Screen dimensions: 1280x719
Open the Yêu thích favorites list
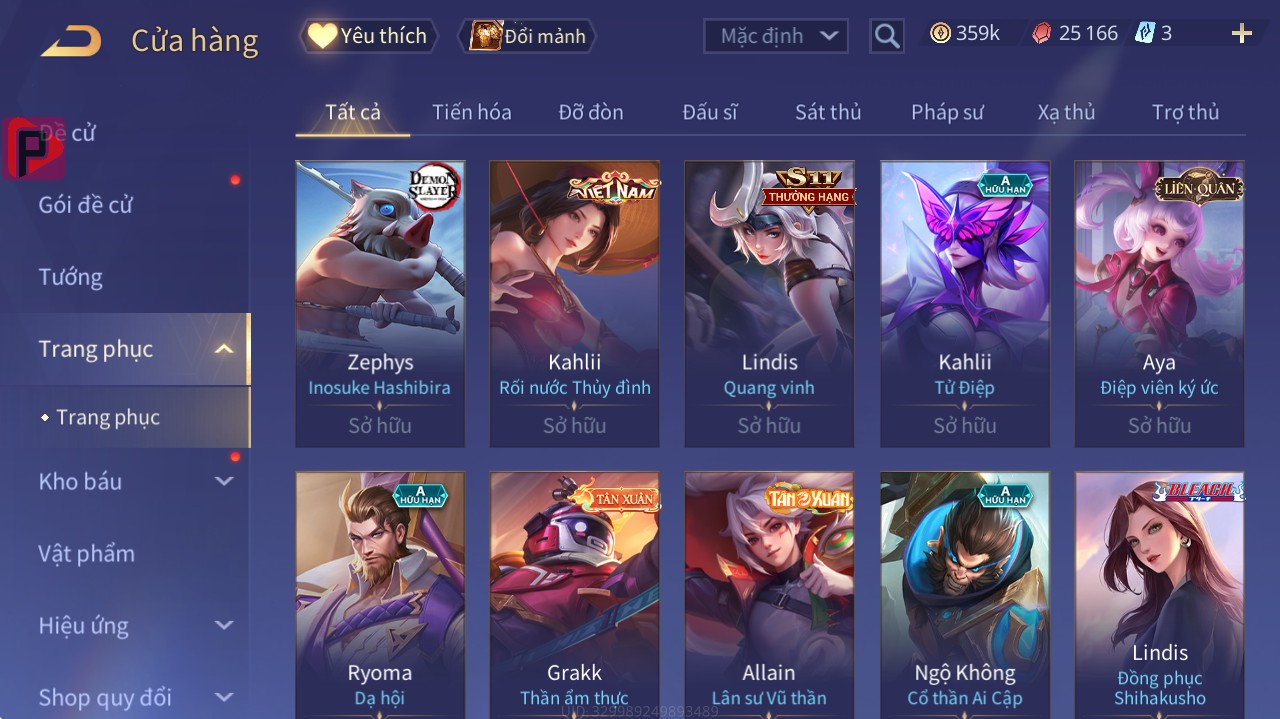click(x=369, y=36)
